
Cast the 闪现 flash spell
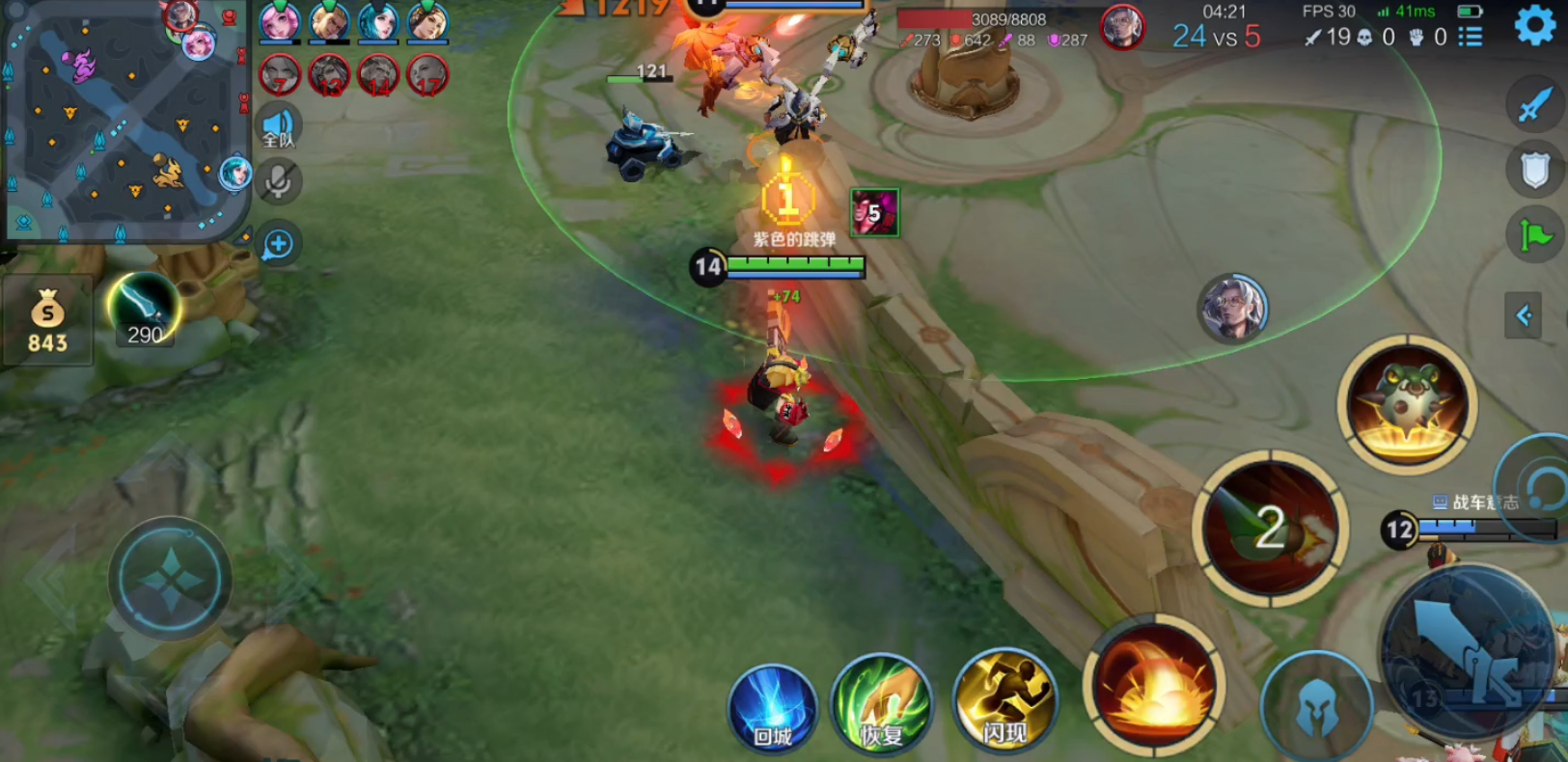coord(1004,702)
